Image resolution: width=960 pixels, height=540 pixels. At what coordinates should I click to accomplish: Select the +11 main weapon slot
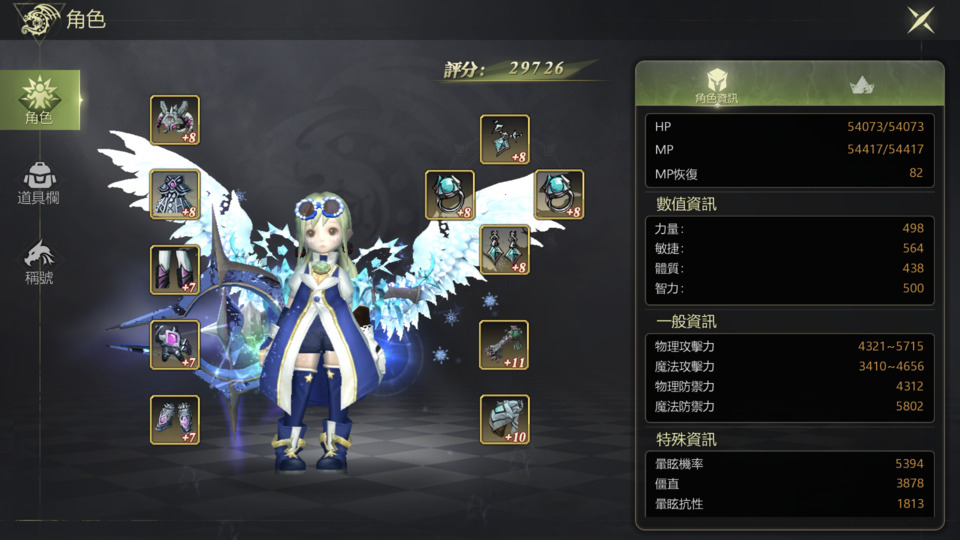(x=505, y=345)
